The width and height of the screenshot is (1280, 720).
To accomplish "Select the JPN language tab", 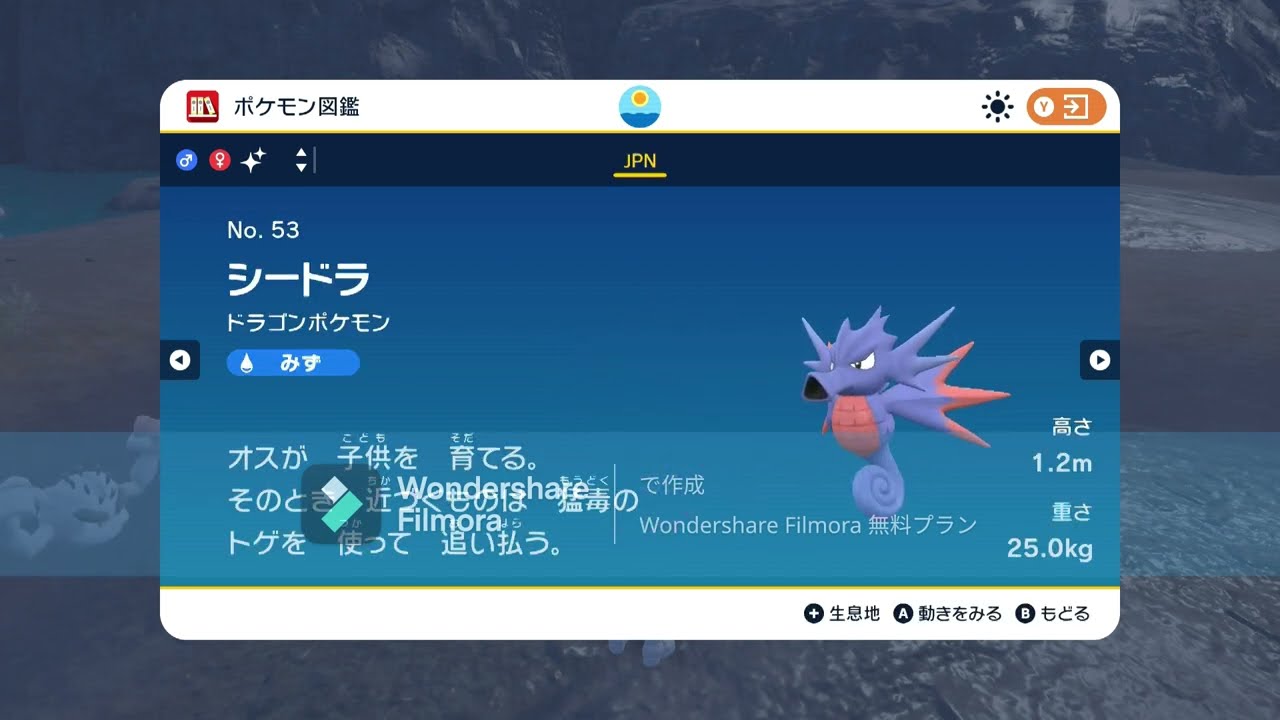I will 639,160.
